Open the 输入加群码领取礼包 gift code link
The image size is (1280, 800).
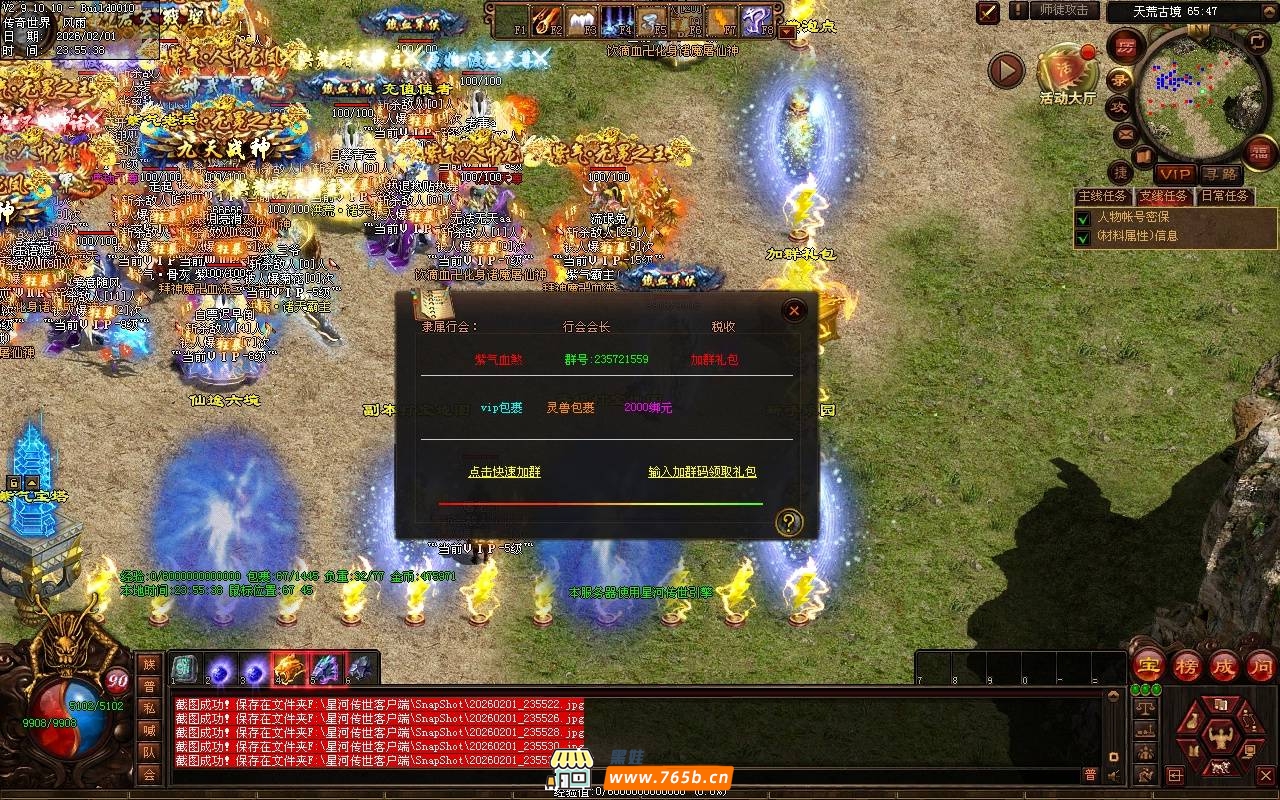(702, 472)
